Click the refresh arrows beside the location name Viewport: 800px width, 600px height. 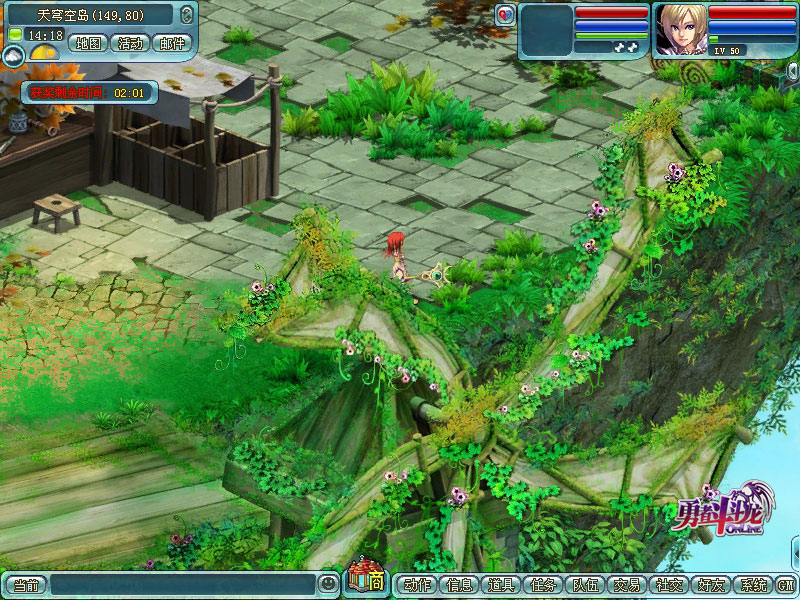tap(187, 14)
